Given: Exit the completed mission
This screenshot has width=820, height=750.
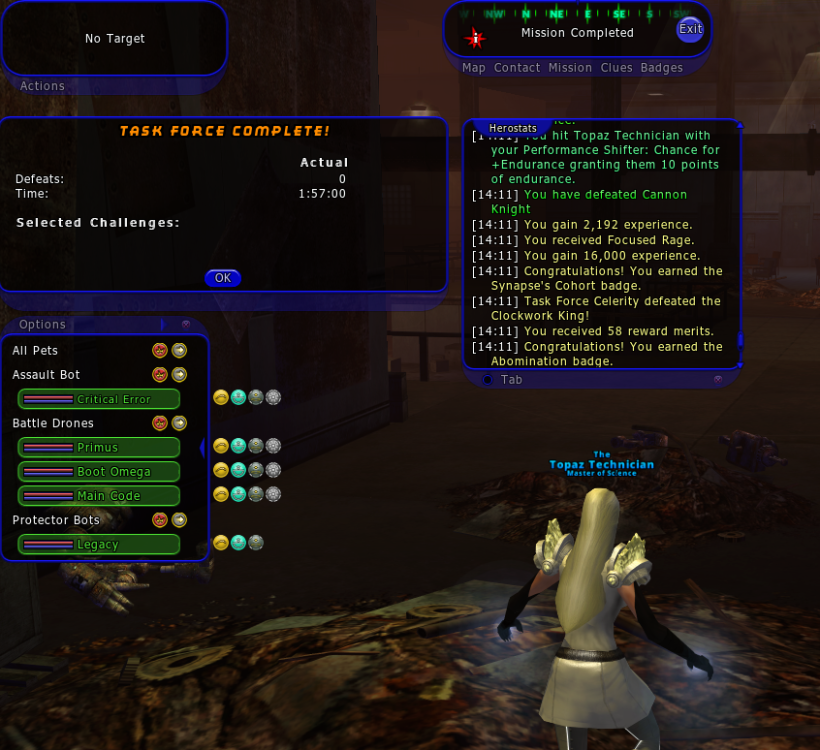Looking at the screenshot, I should (690, 29).
